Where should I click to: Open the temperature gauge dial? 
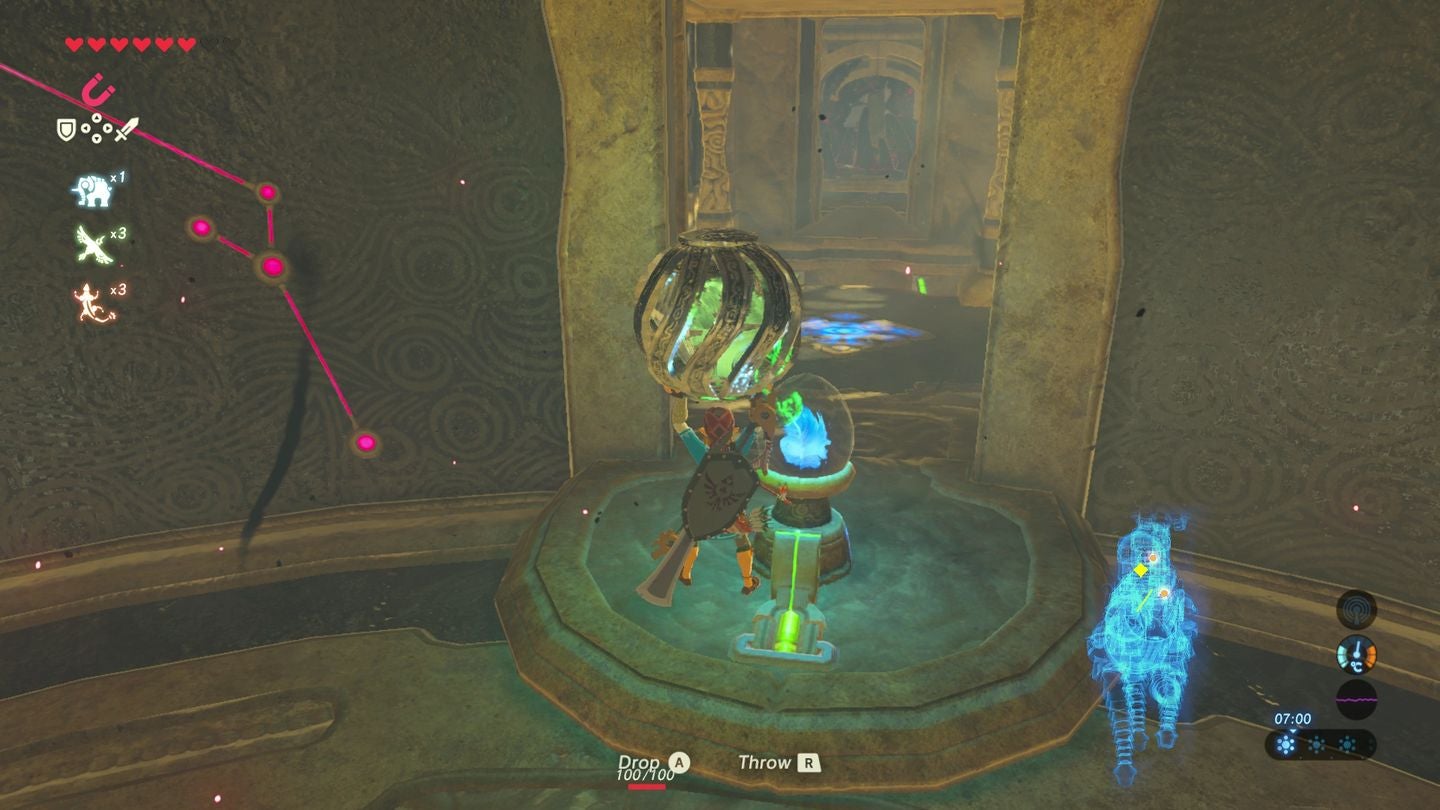(1357, 654)
